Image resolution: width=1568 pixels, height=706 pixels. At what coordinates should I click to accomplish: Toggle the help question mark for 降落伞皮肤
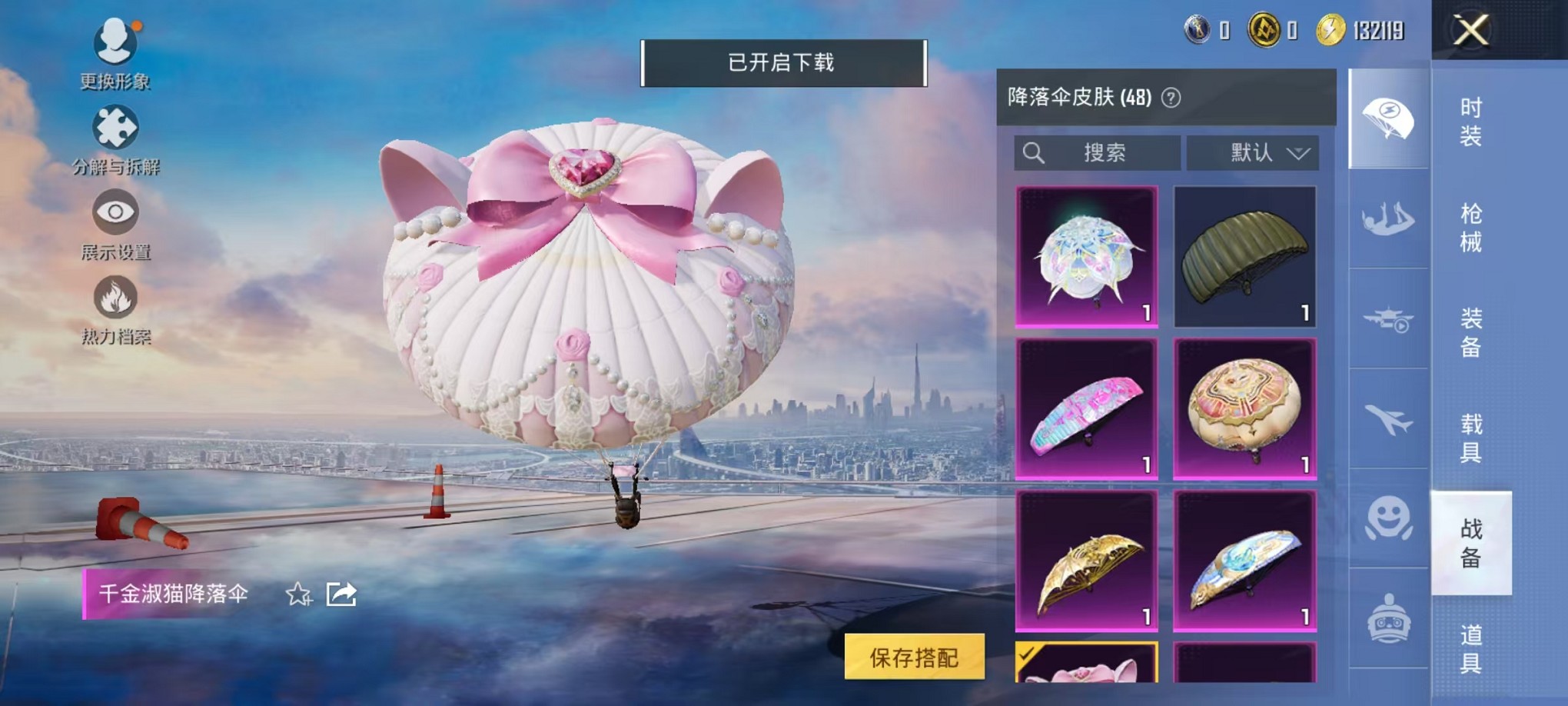pos(1171,98)
